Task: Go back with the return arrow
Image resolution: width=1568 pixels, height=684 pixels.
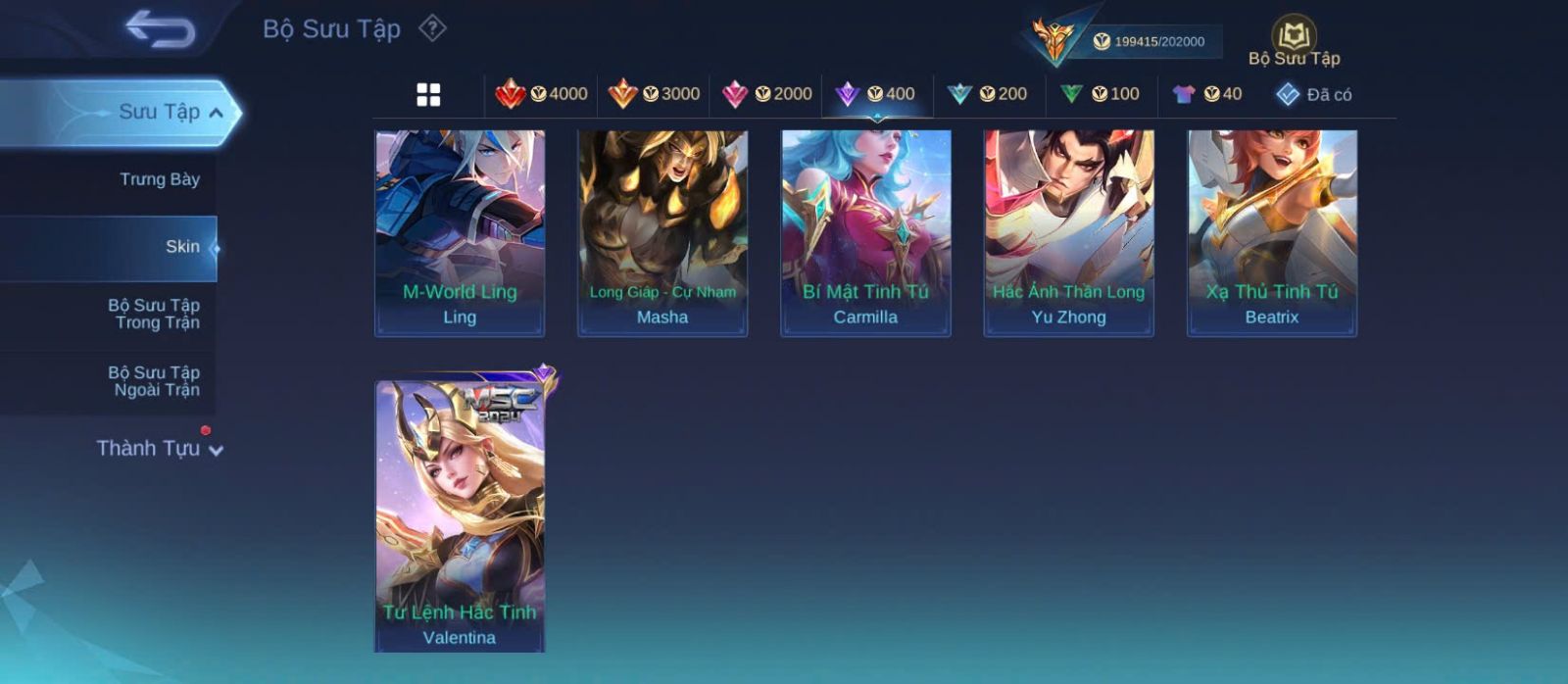Action: pos(161,28)
